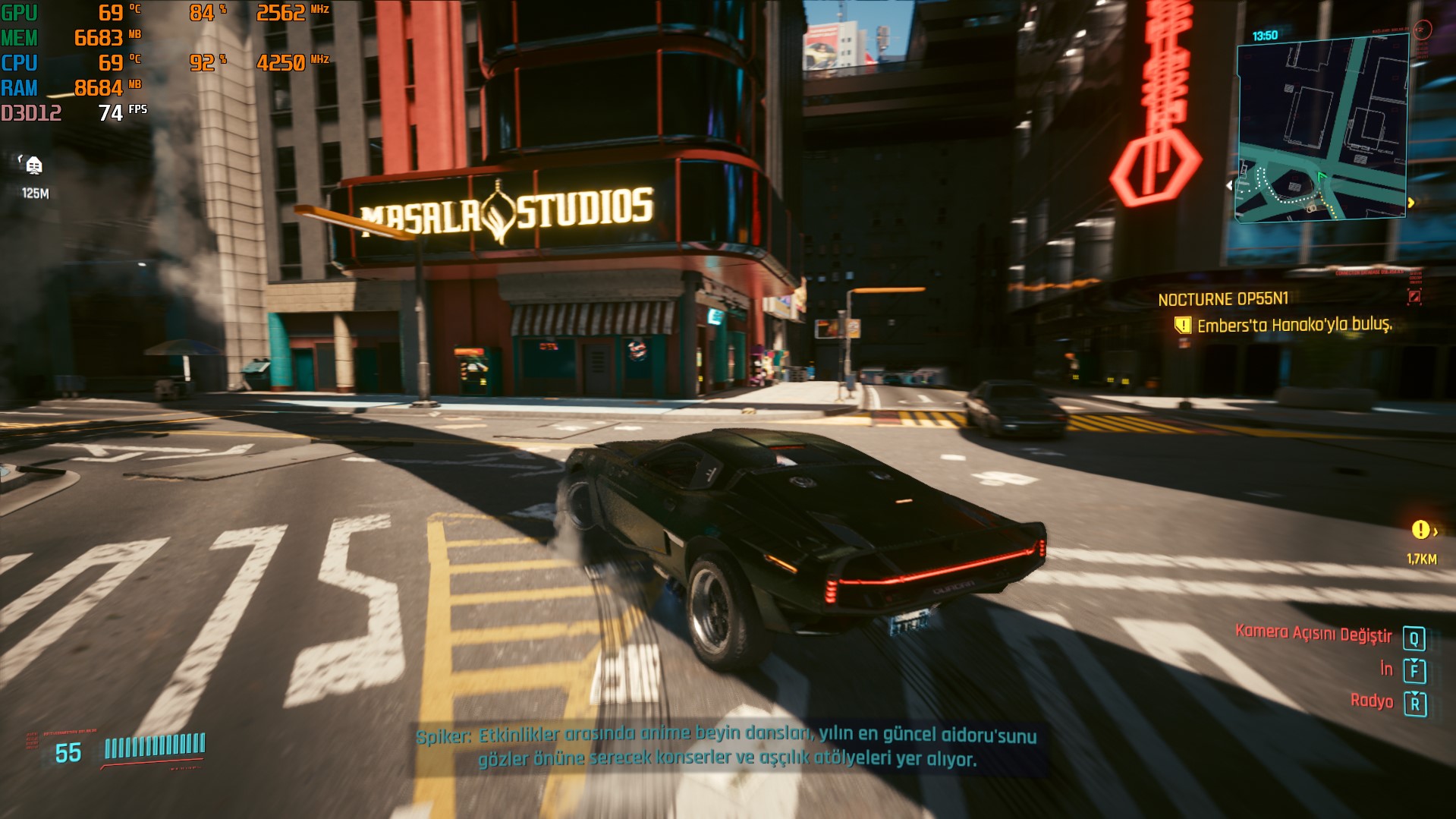Select the Nocturne OP55N1 quest tracker title
The image size is (1456, 819).
click(1222, 299)
